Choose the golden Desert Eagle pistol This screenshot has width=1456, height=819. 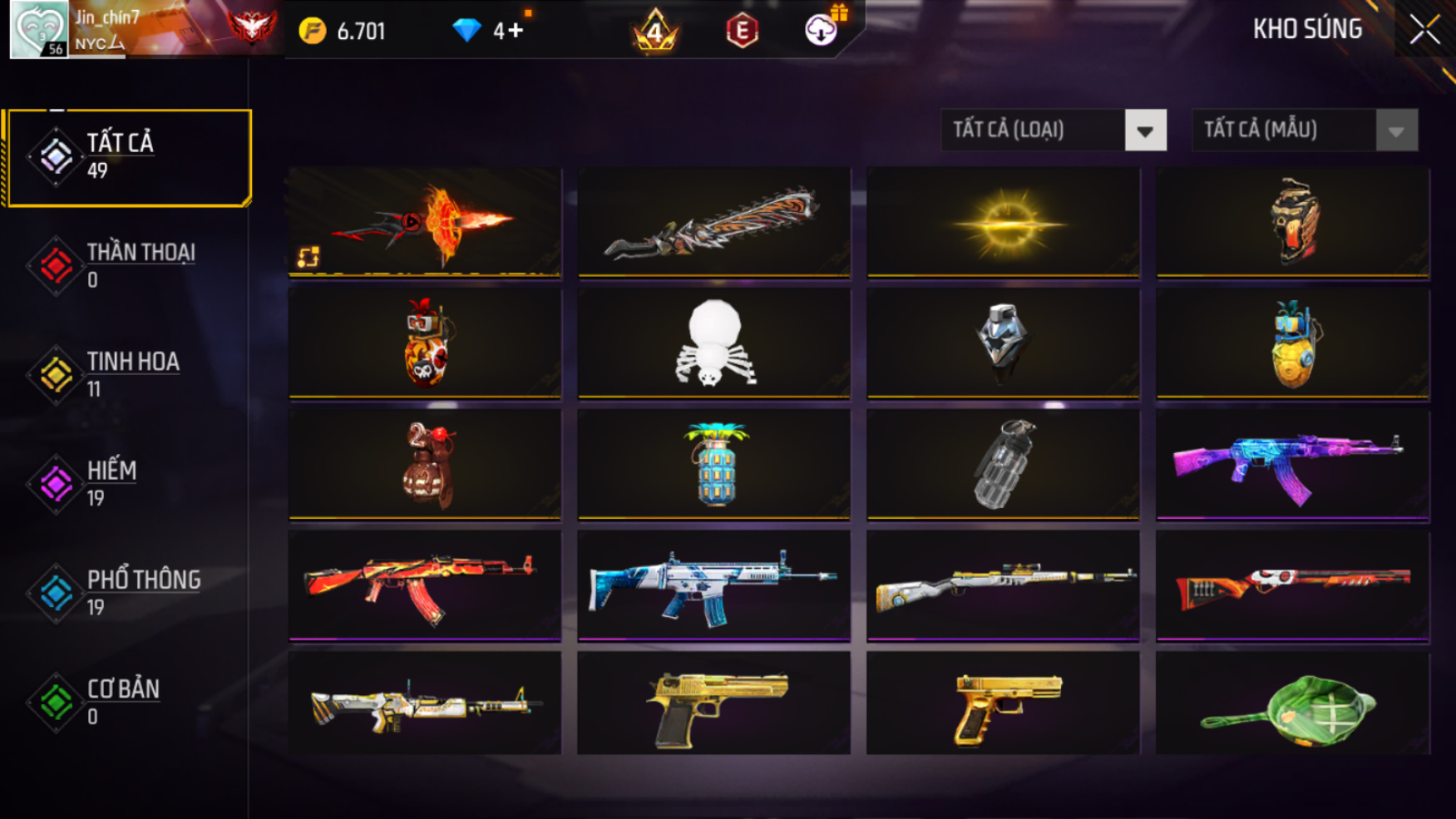713,704
